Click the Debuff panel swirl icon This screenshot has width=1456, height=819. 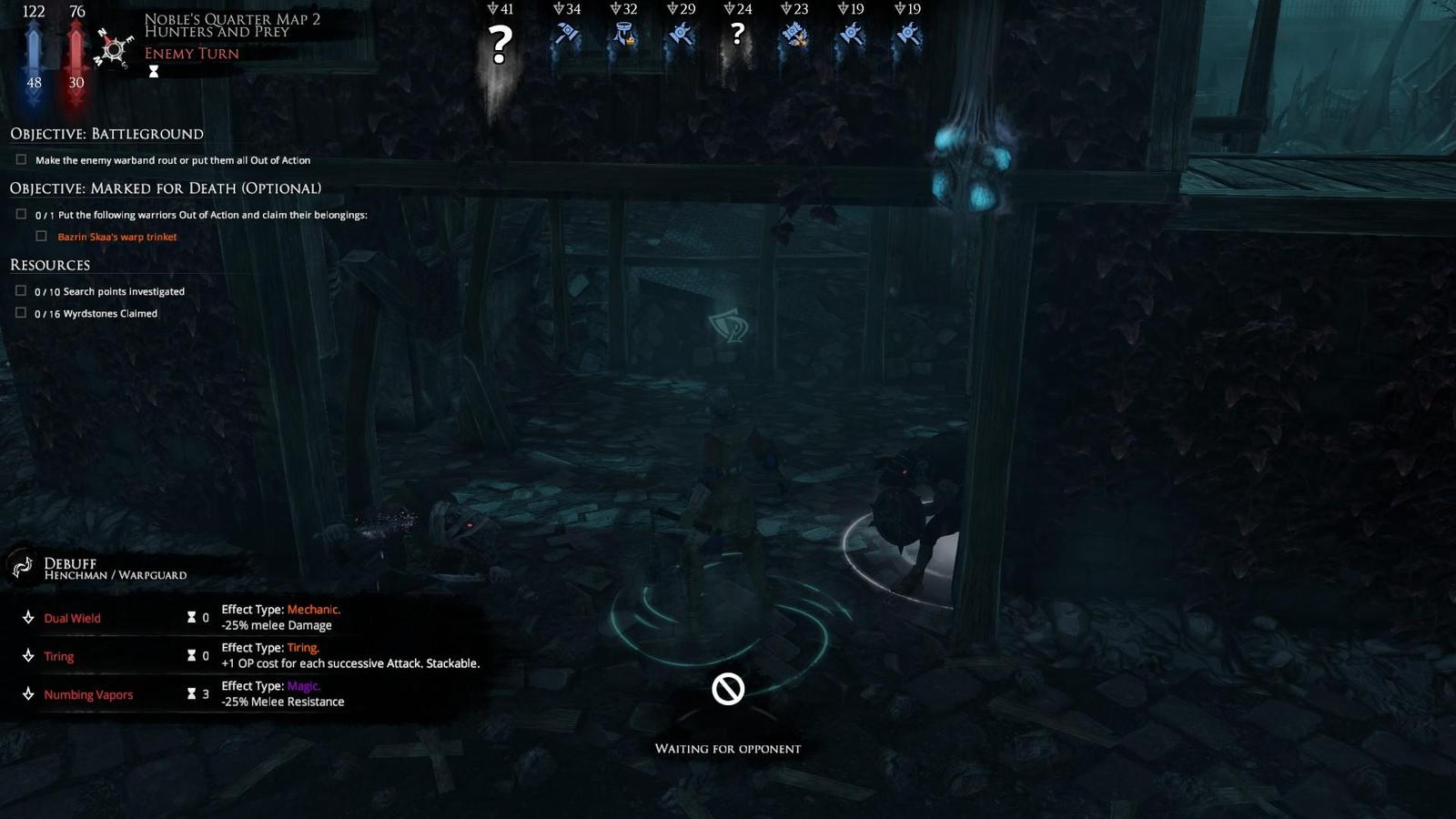[23, 567]
